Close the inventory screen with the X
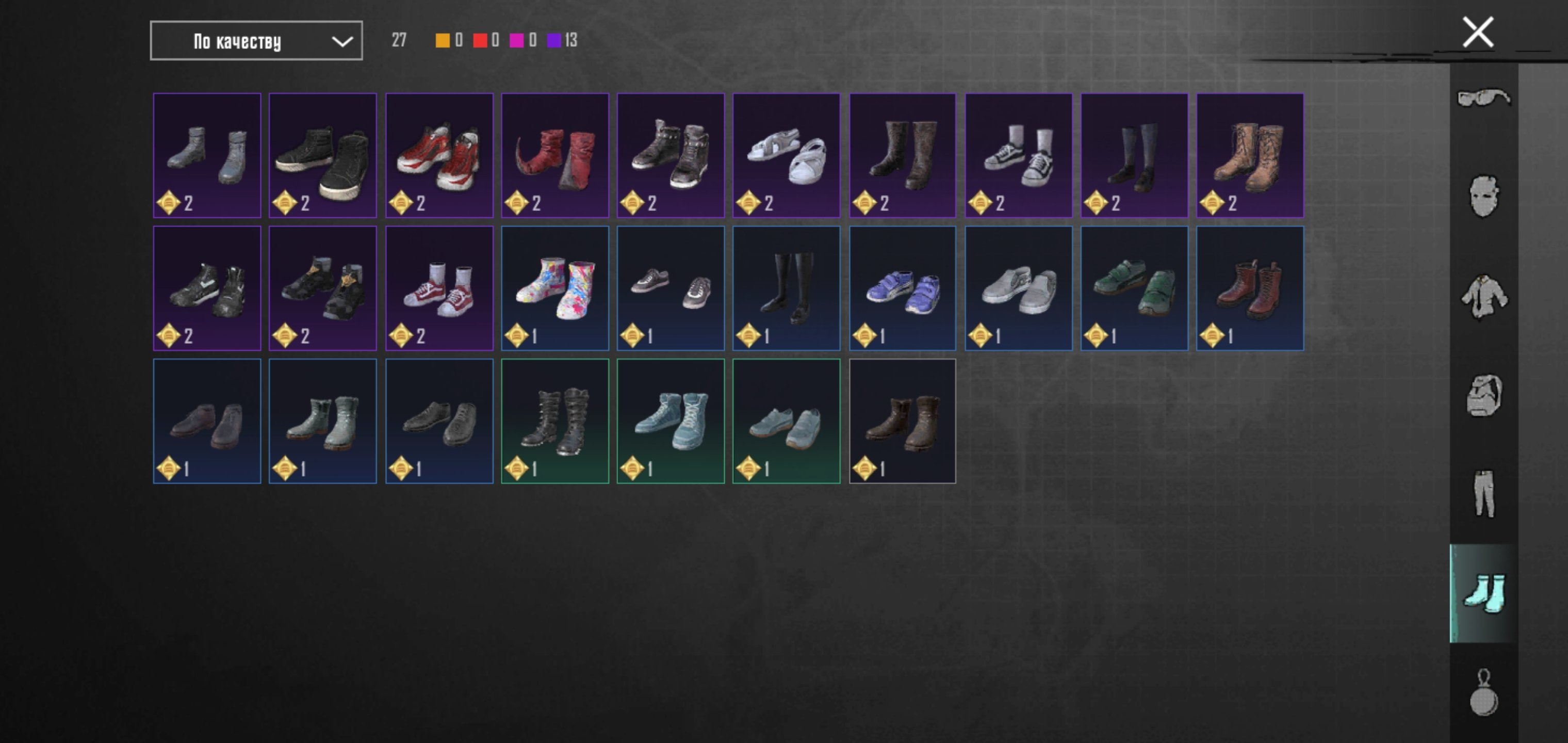 (1477, 33)
